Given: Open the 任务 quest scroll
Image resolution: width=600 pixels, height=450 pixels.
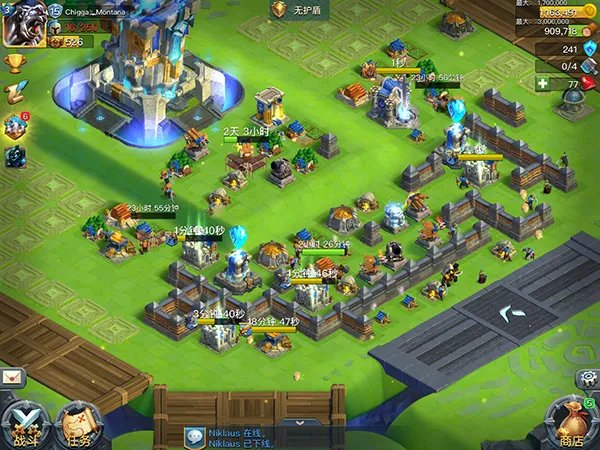Looking at the screenshot, I should [78, 424].
